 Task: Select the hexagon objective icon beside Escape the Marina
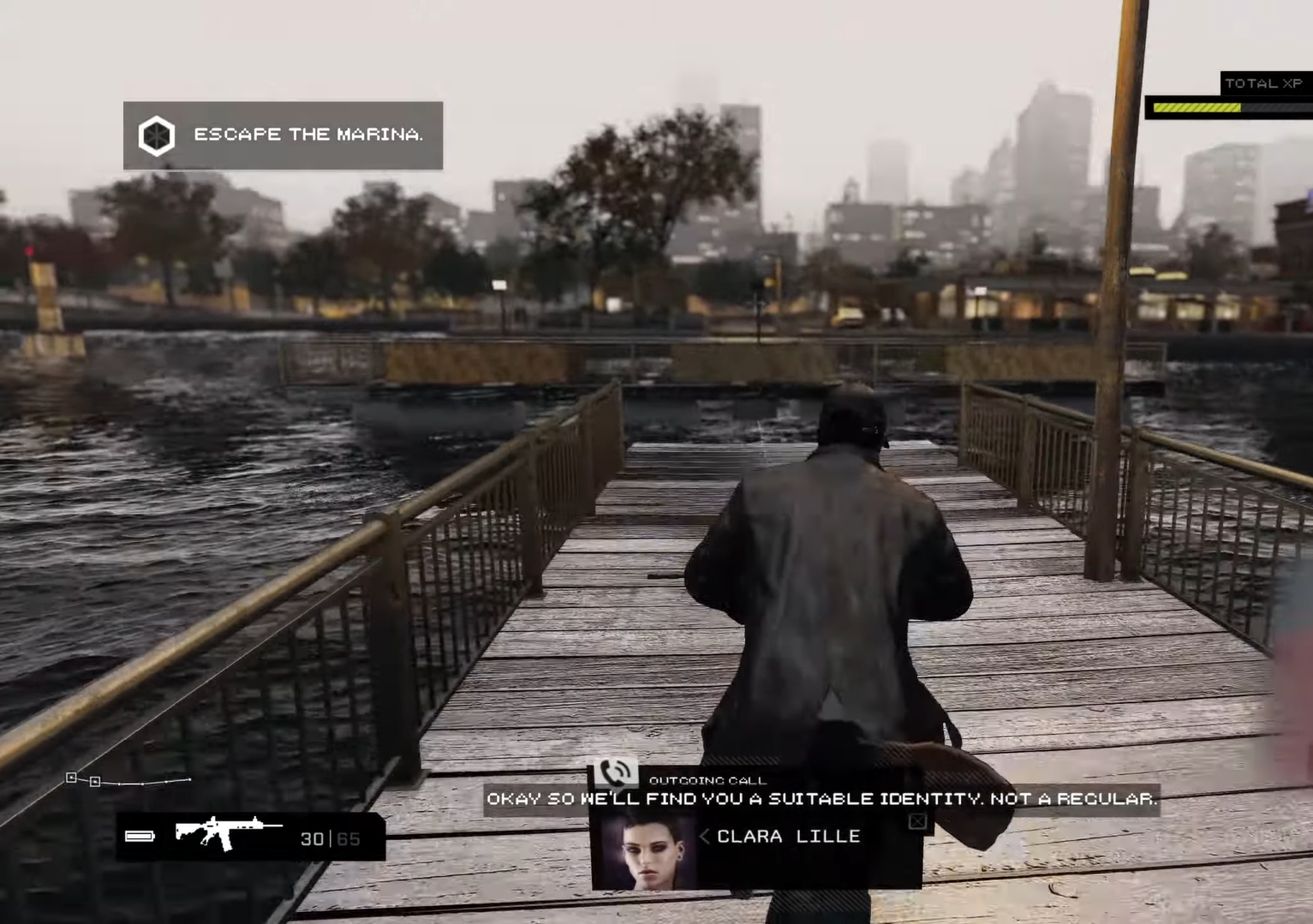click(x=157, y=134)
